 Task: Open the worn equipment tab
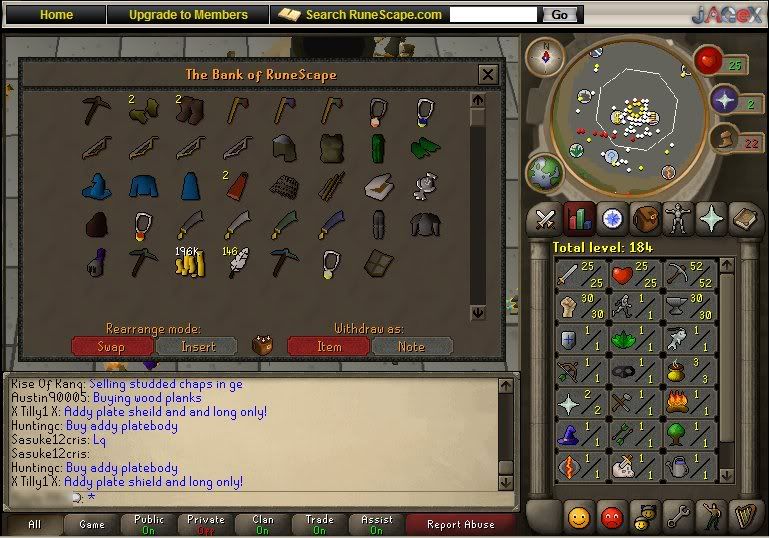pyautogui.click(x=680, y=219)
